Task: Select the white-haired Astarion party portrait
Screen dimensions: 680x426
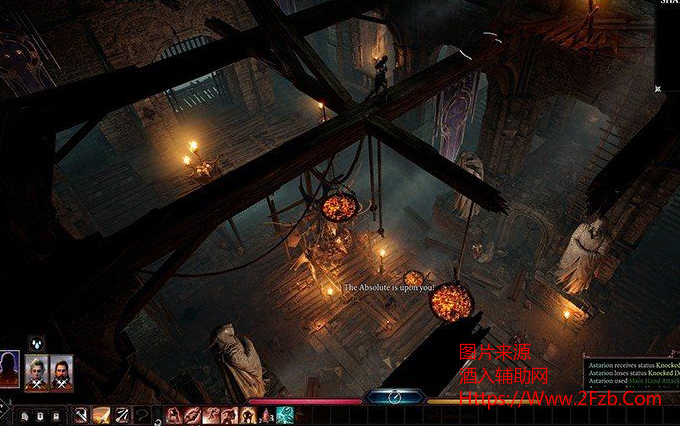Action: pyautogui.click(x=37, y=371)
